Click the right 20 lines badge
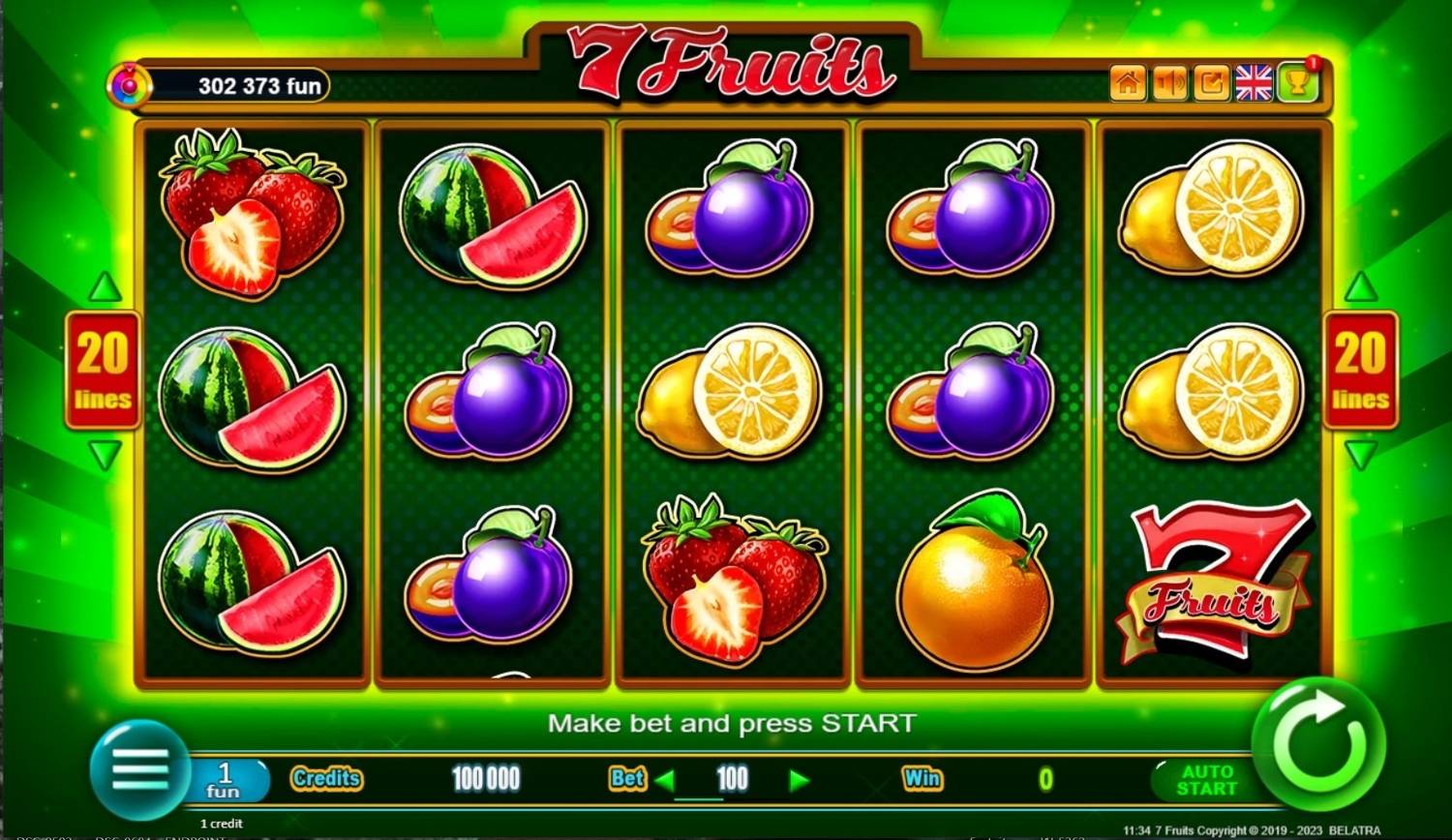1452x840 pixels. pyautogui.click(x=1361, y=372)
